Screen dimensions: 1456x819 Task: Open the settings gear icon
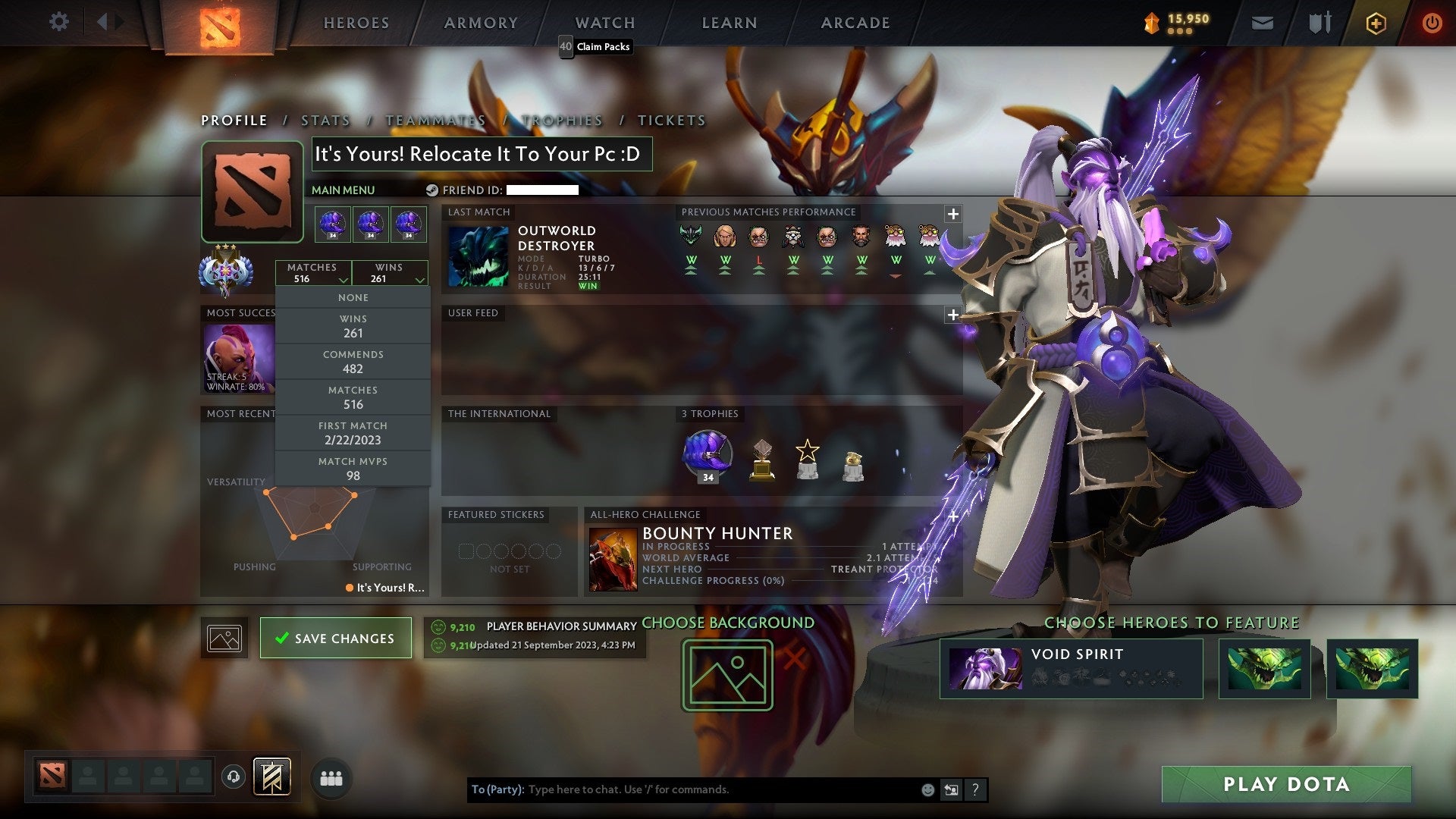(x=59, y=22)
